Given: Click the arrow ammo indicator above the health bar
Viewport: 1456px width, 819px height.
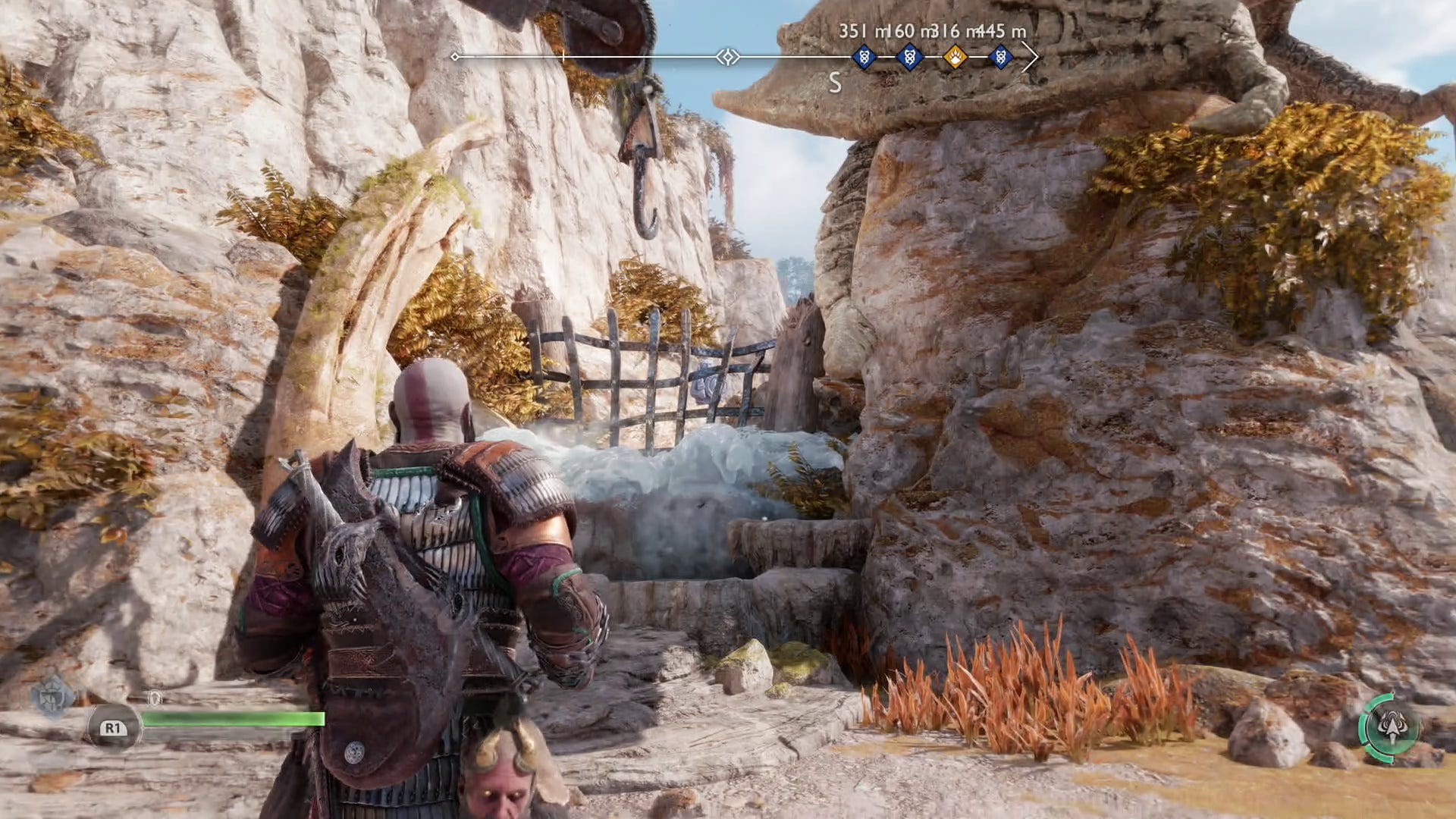Looking at the screenshot, I should (155, 696).
